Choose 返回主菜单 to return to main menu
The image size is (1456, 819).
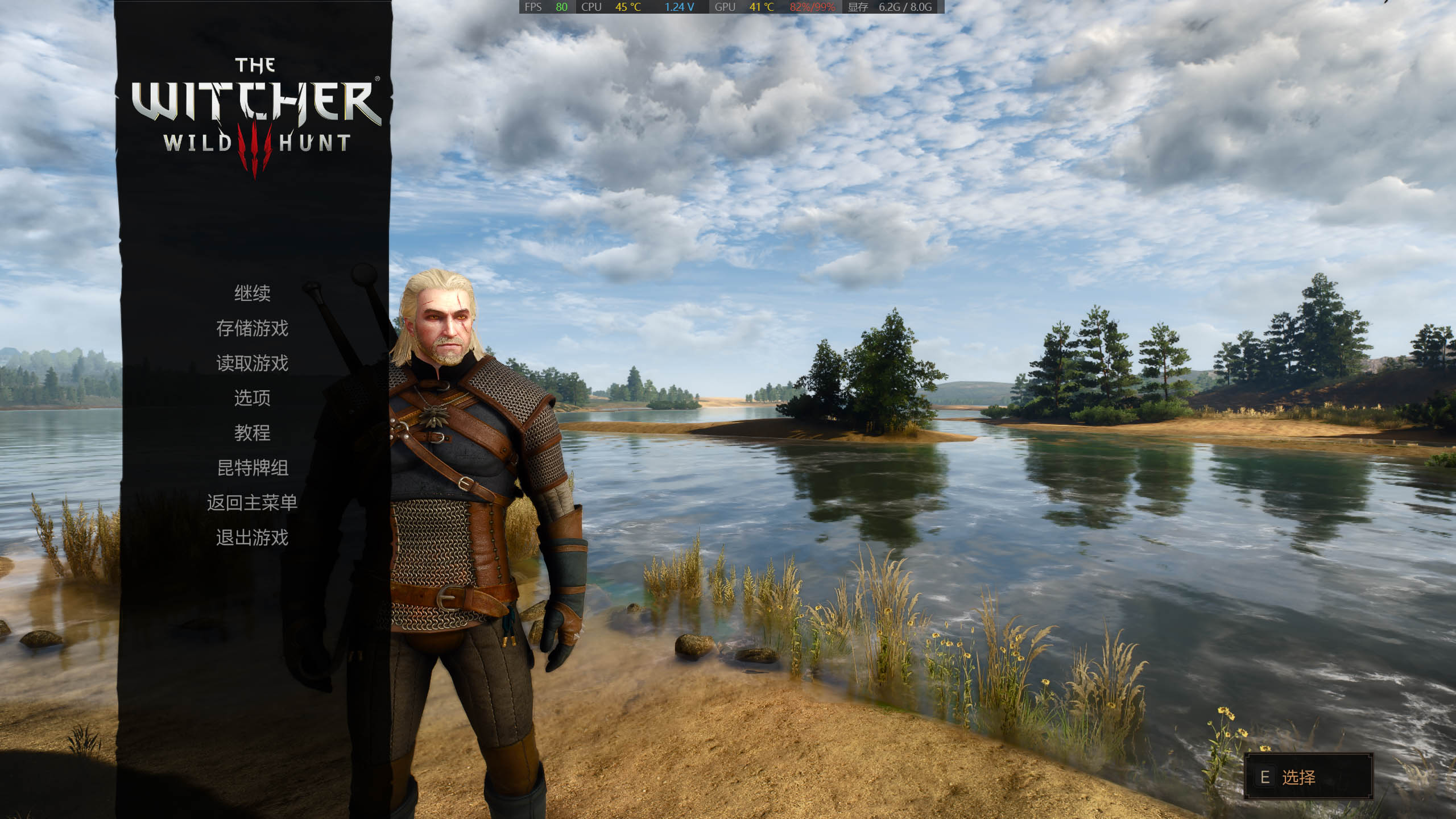[252, 503]
